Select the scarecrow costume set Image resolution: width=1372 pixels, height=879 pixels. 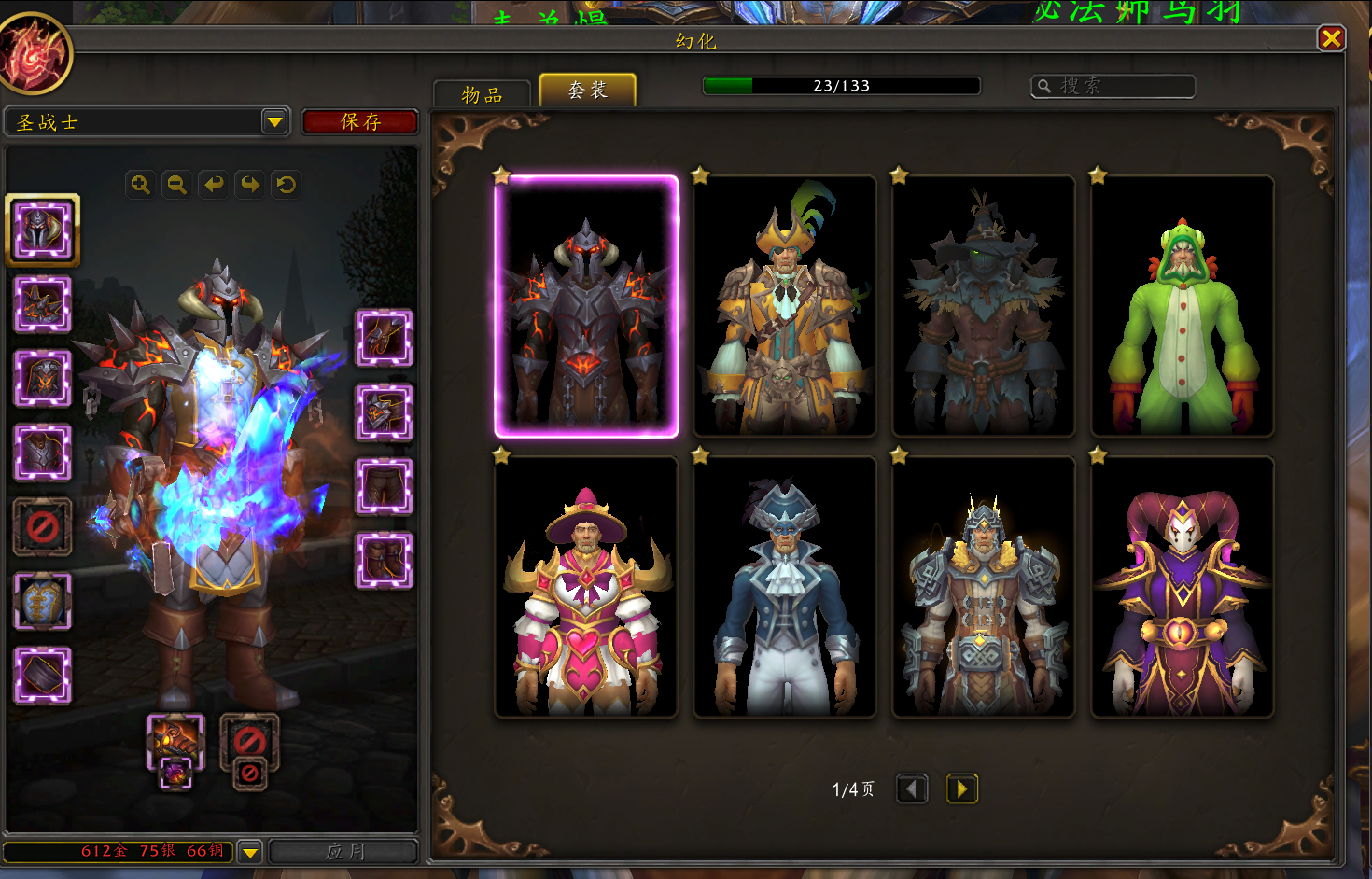(x=984, y=306)
